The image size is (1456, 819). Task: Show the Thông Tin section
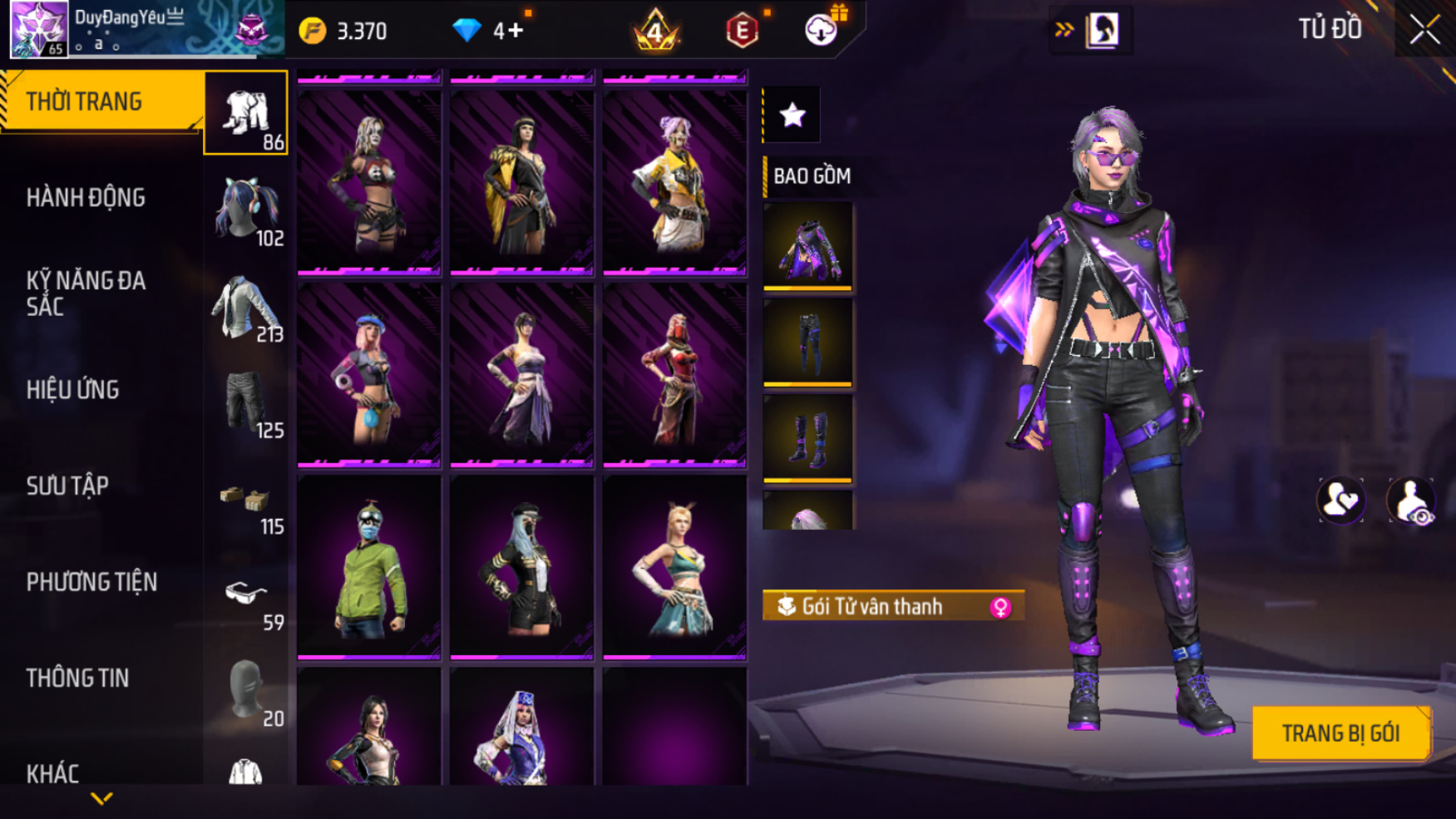[x=78, y=678]
